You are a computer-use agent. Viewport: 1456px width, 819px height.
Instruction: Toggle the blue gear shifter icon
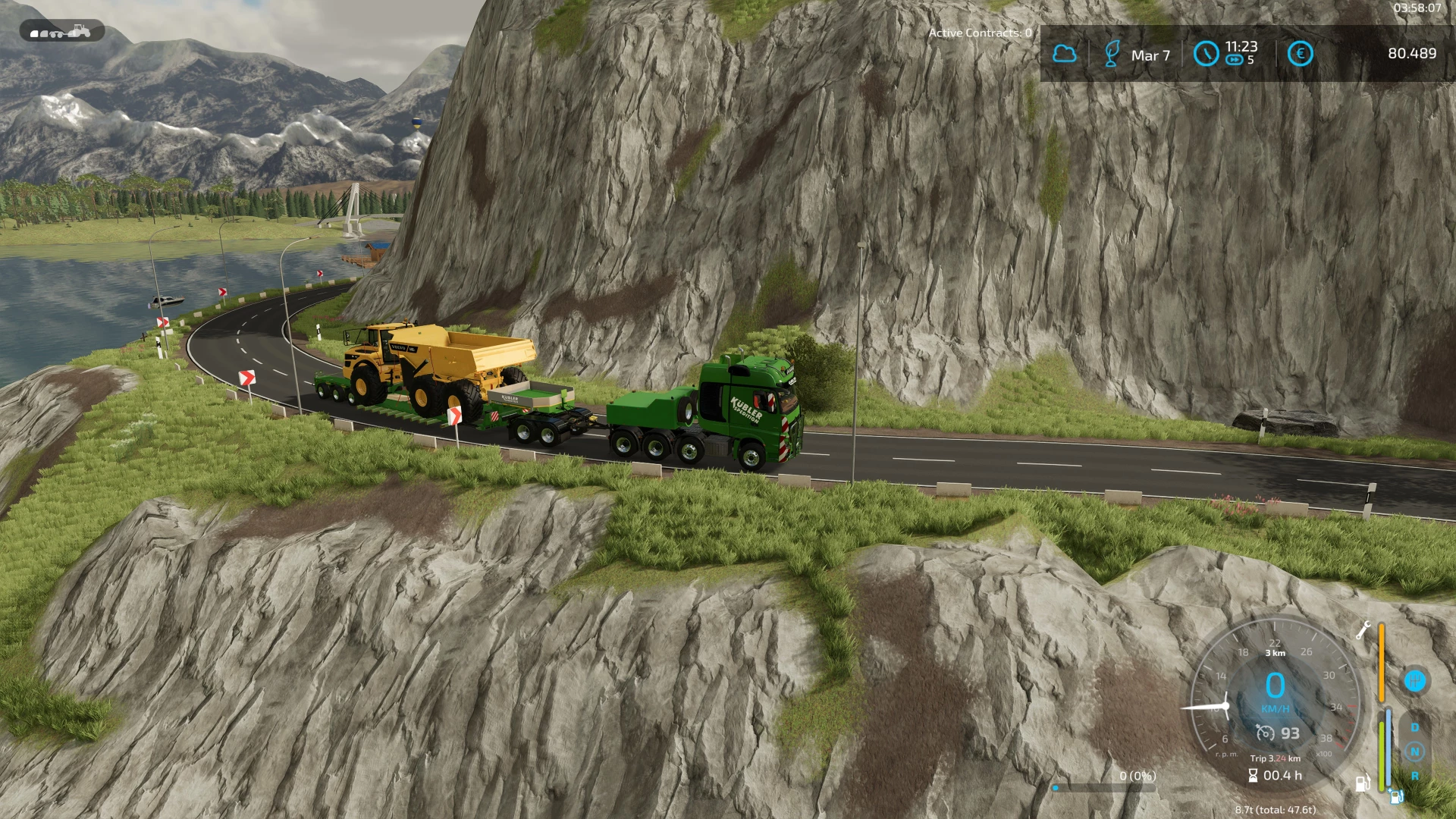point(1414,680)
